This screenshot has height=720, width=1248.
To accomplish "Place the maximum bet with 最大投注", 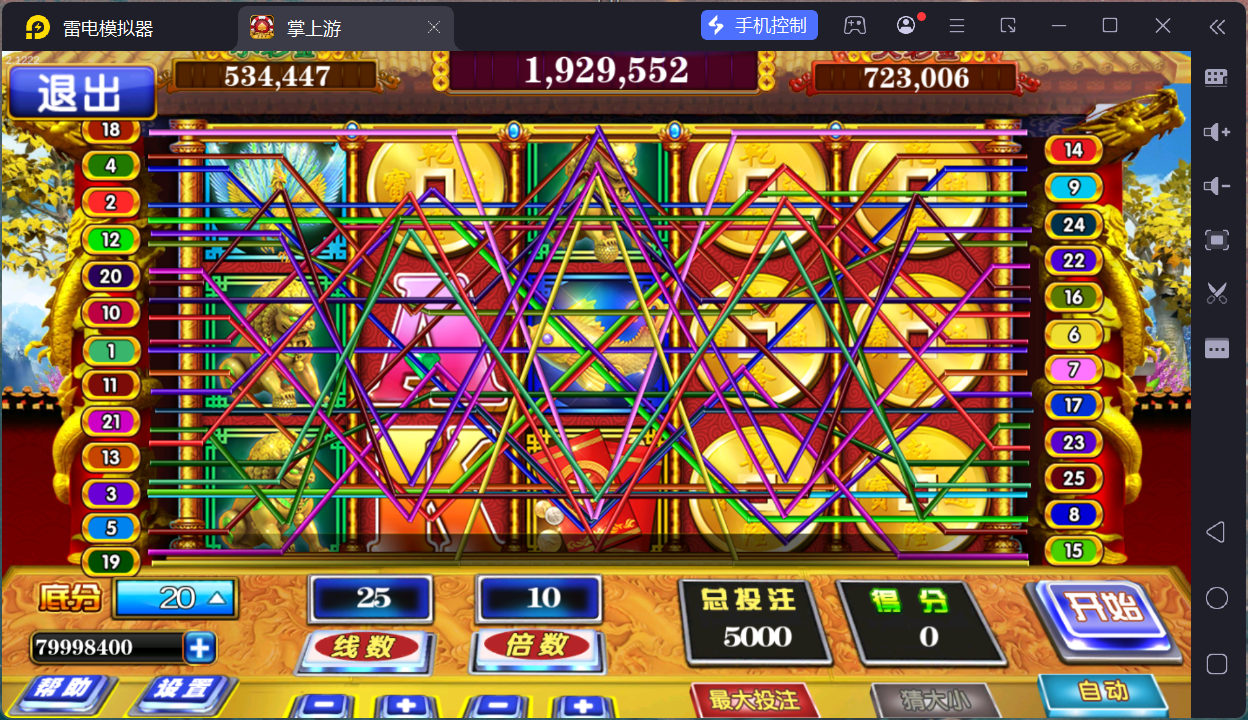I will (x=754, y=699).
